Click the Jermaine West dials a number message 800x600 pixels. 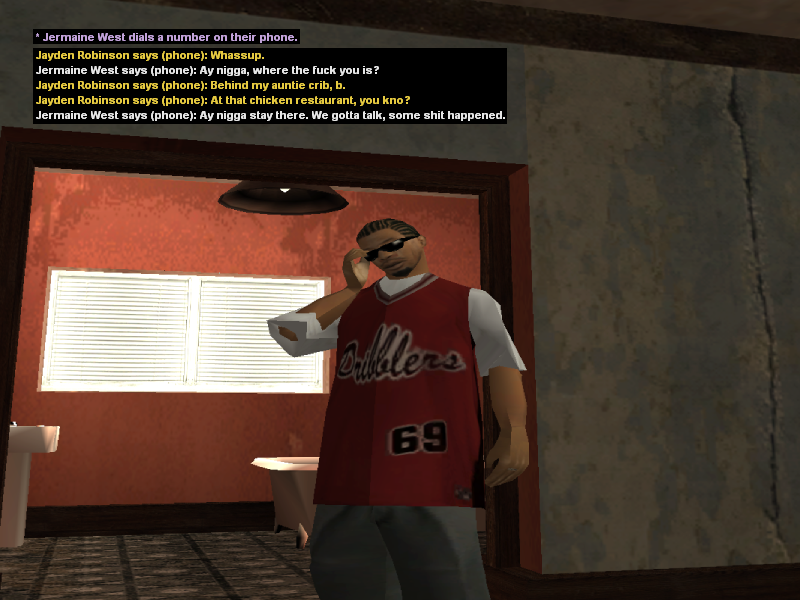[x=166, y=37]
